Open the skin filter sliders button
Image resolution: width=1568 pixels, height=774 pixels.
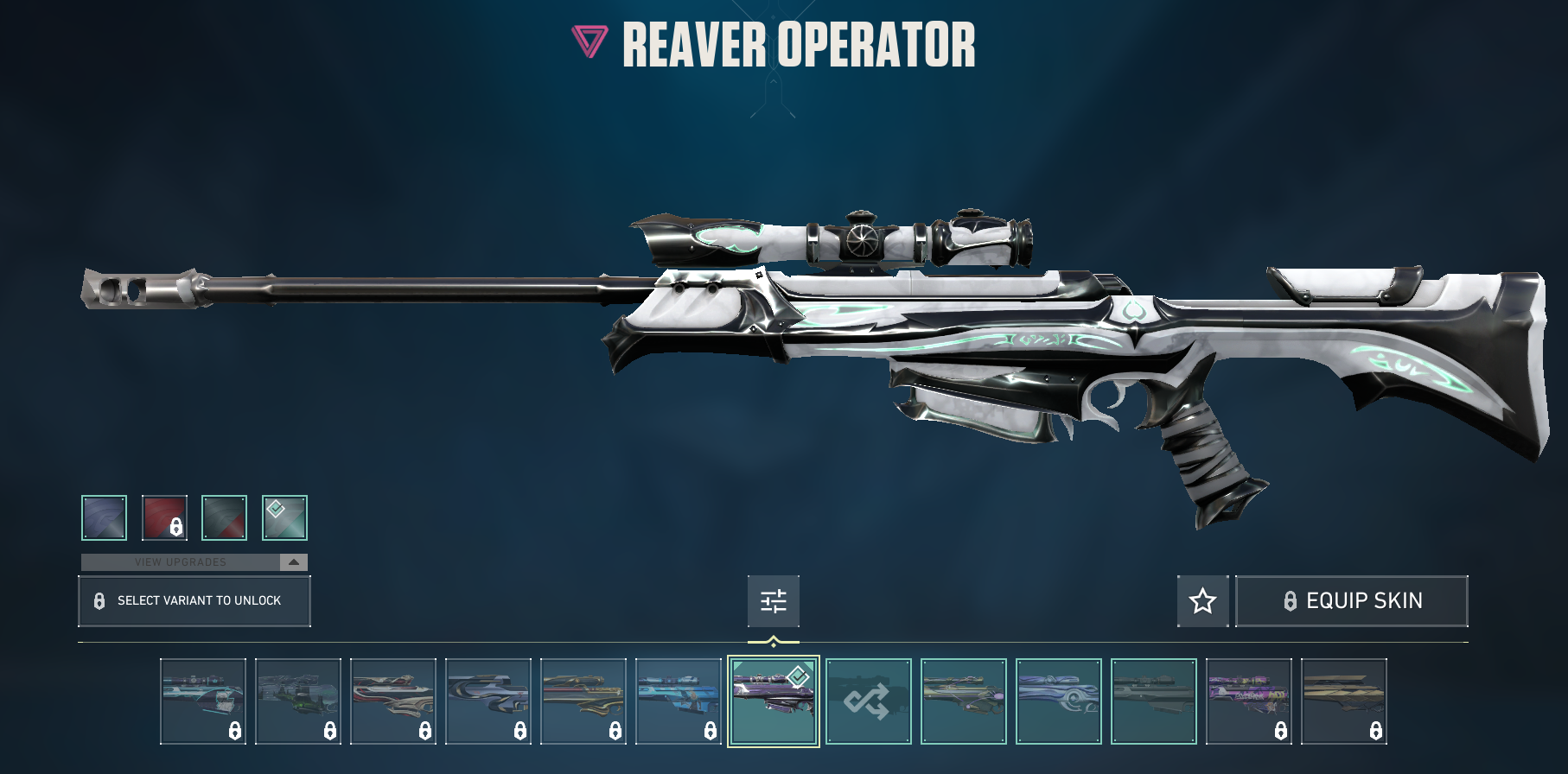(x=773, y=600)
